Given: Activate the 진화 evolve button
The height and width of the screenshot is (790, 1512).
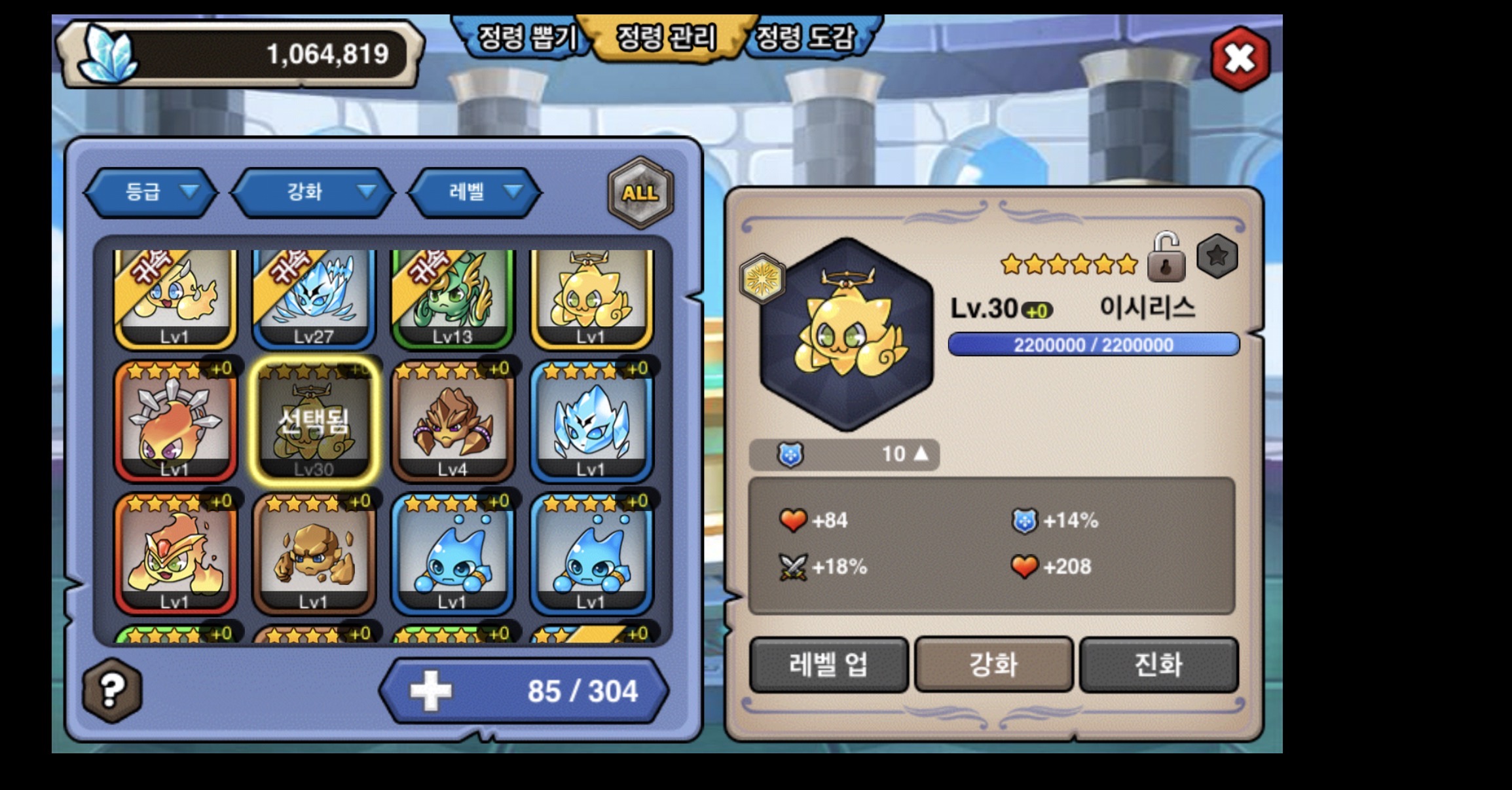Looking at the screenshot, I should pyautogui.click(x=1158, y=664).
